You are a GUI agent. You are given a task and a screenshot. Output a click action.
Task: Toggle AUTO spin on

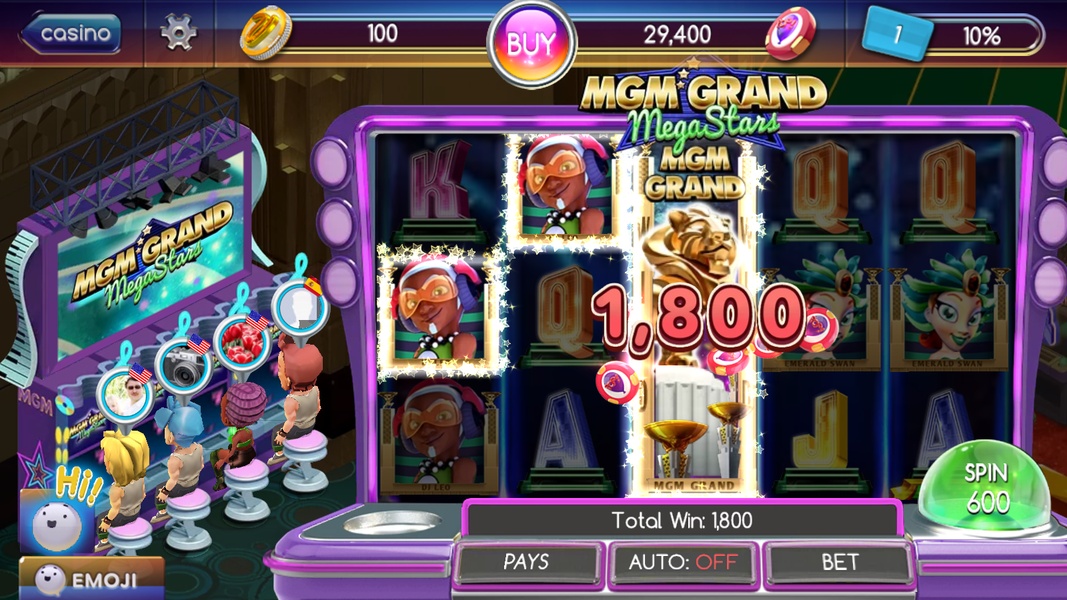pyautogui.click(x=682, y=563)
